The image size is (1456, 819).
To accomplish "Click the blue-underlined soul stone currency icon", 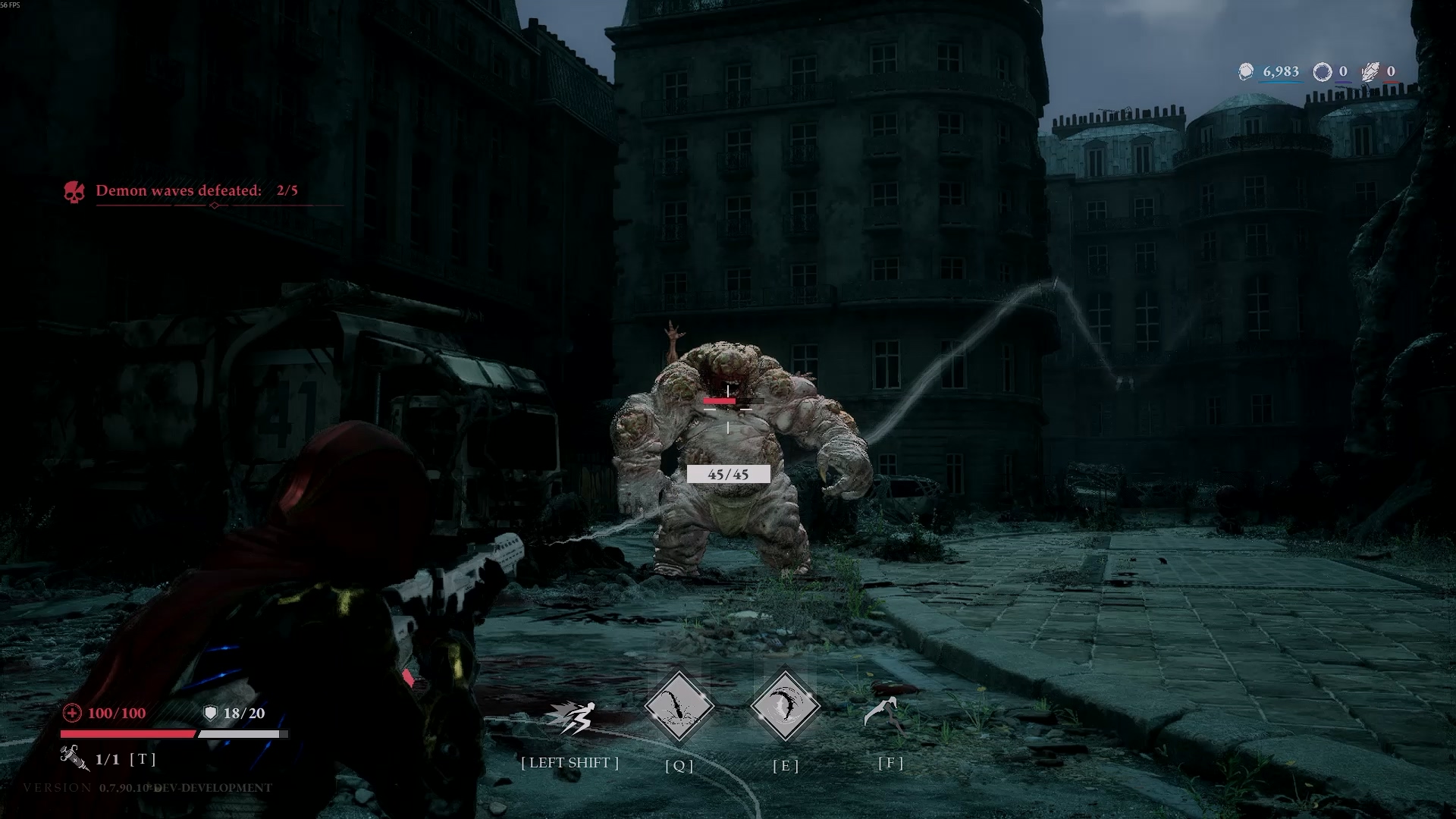I will (x=1246, y=72).
